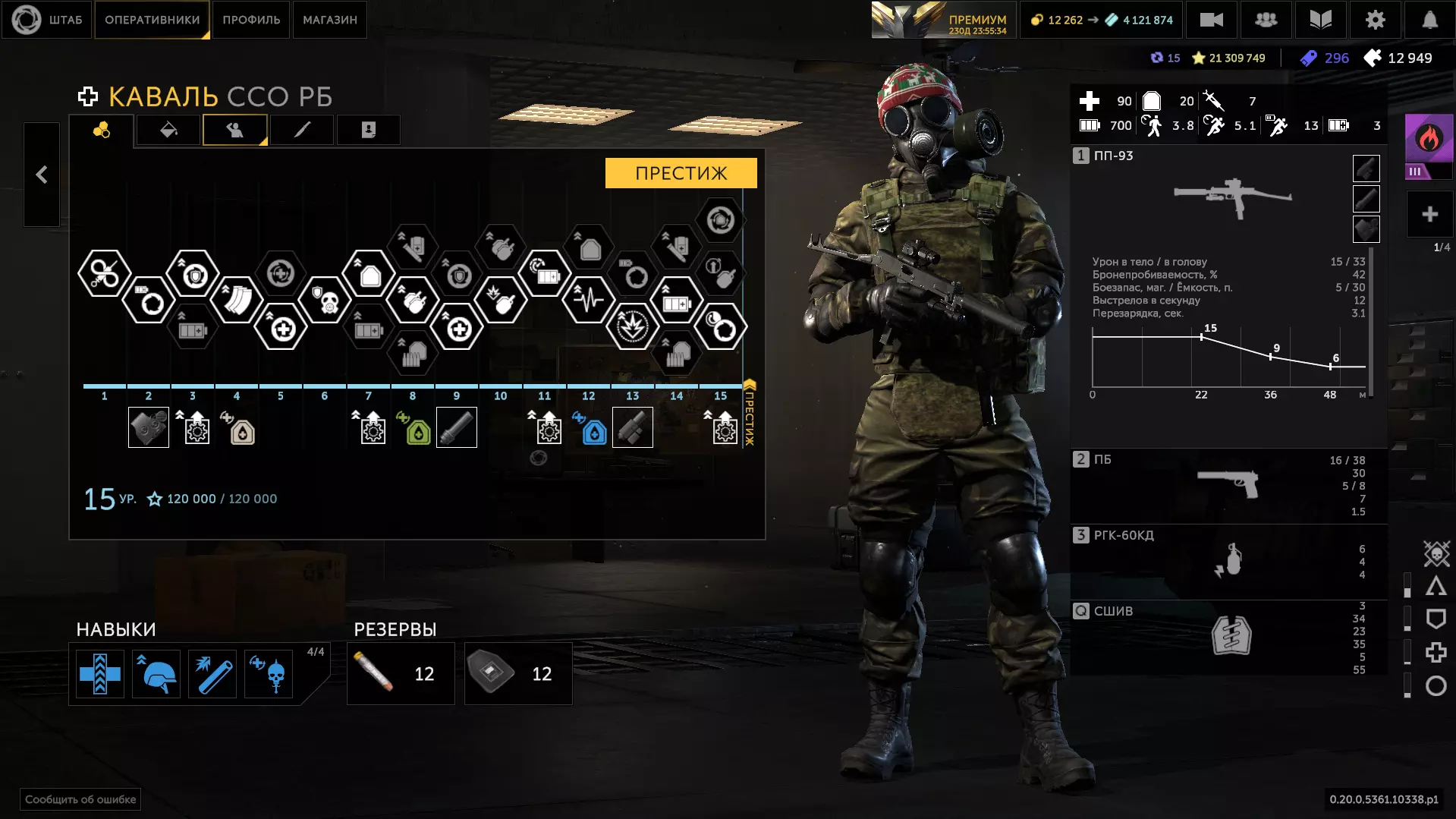1456x819 pixels.
Task: Switch to the paint bucket customization tab
Action: click(168, 130)
